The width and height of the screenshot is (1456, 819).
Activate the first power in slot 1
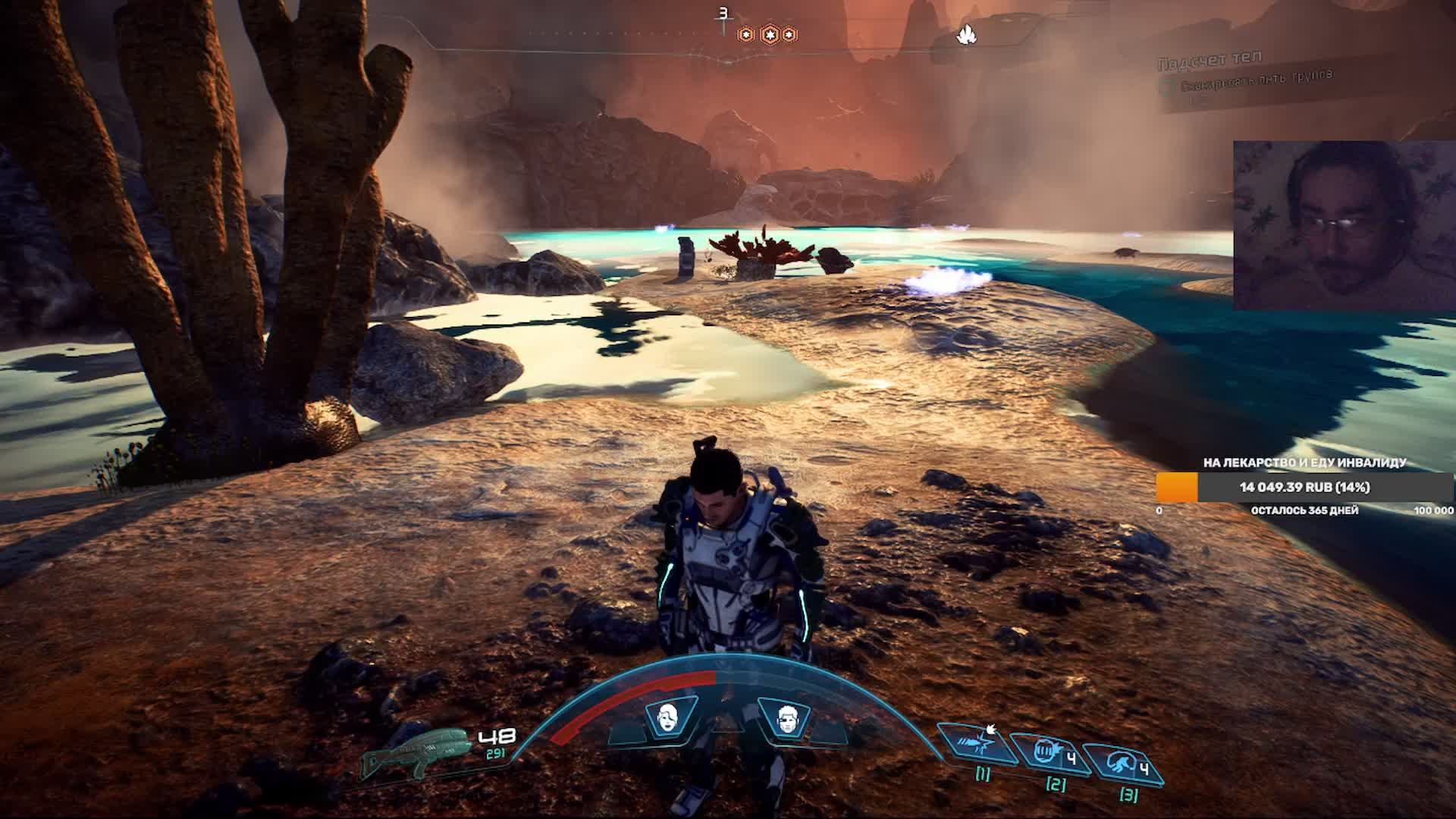[979, 744]
